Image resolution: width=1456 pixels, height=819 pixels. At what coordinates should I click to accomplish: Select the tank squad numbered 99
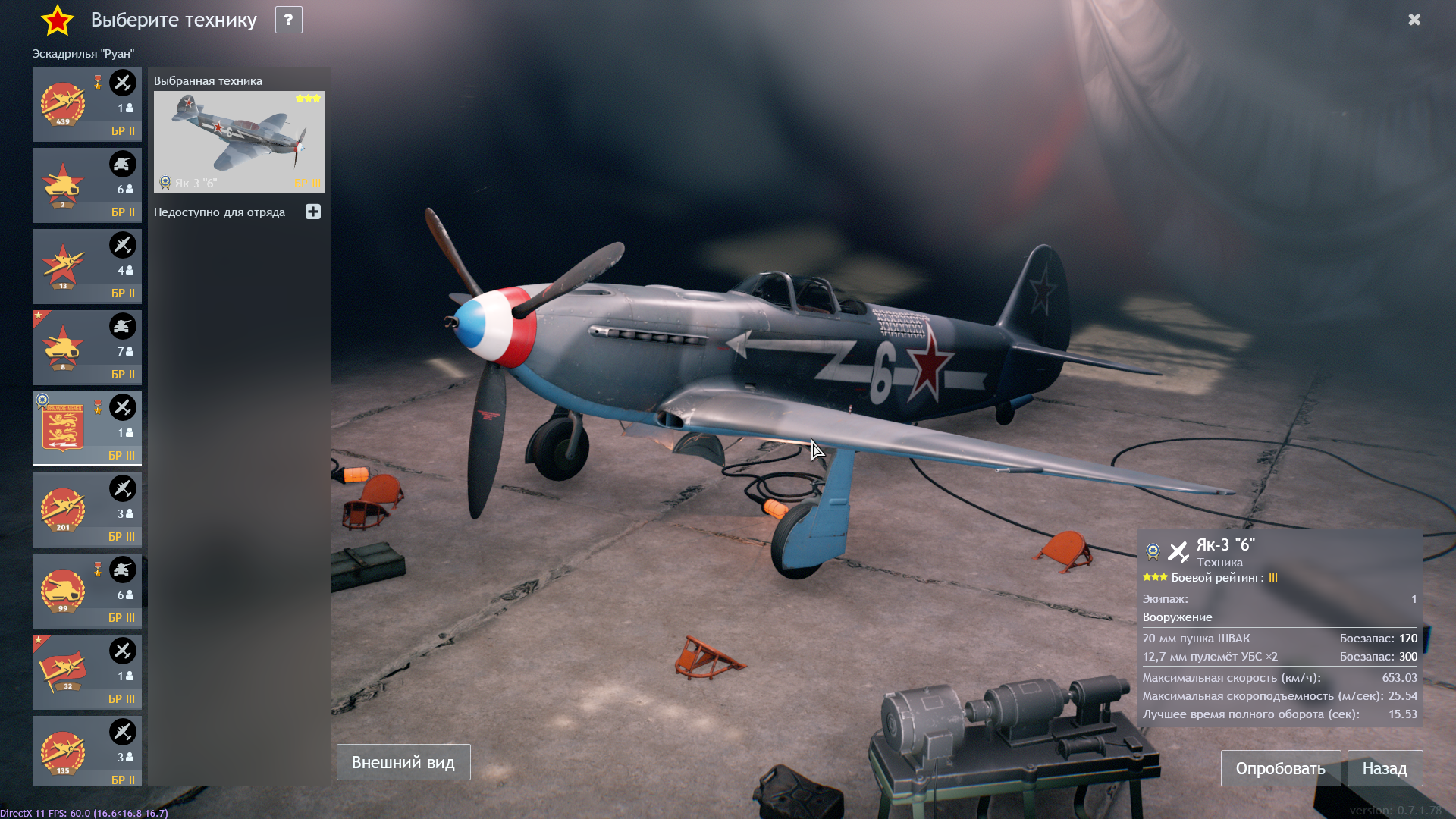point(87,591)
